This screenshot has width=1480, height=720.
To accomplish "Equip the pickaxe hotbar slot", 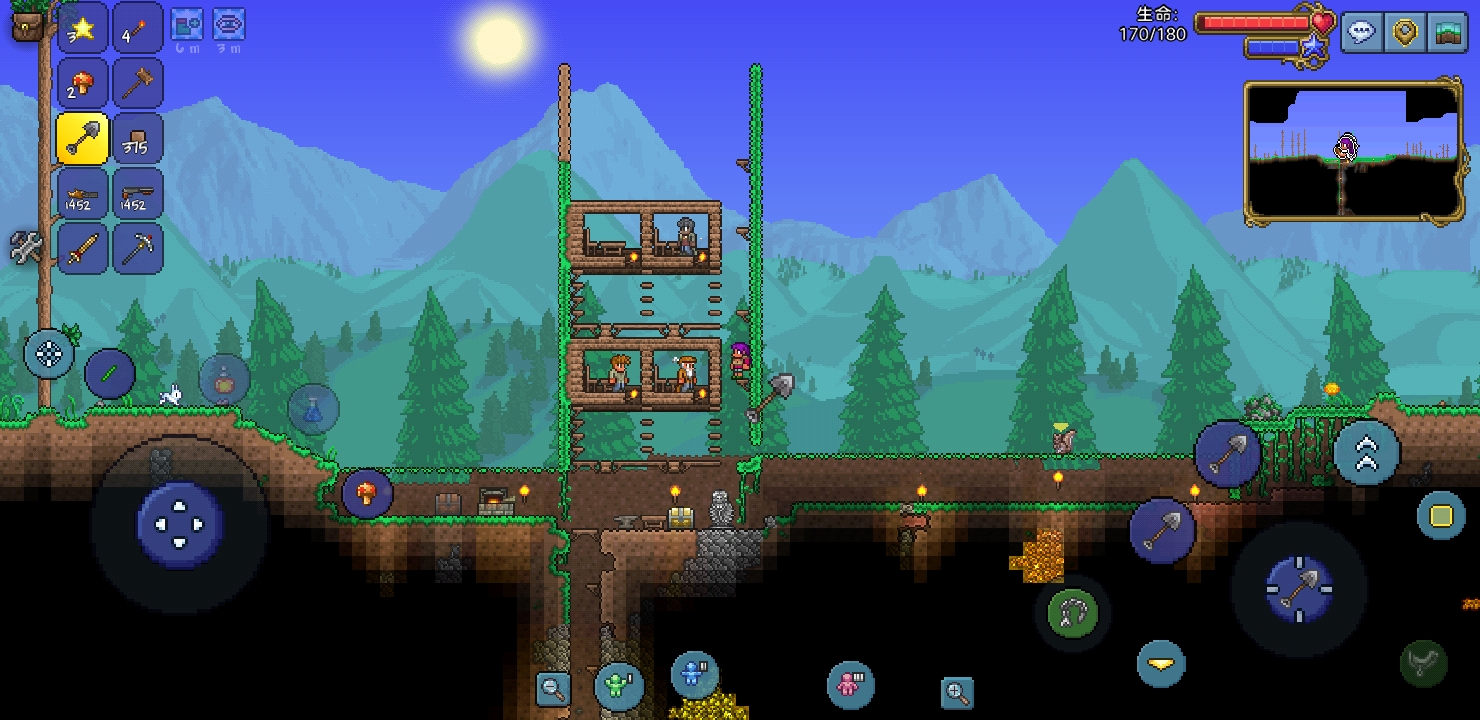I will 138,249.
